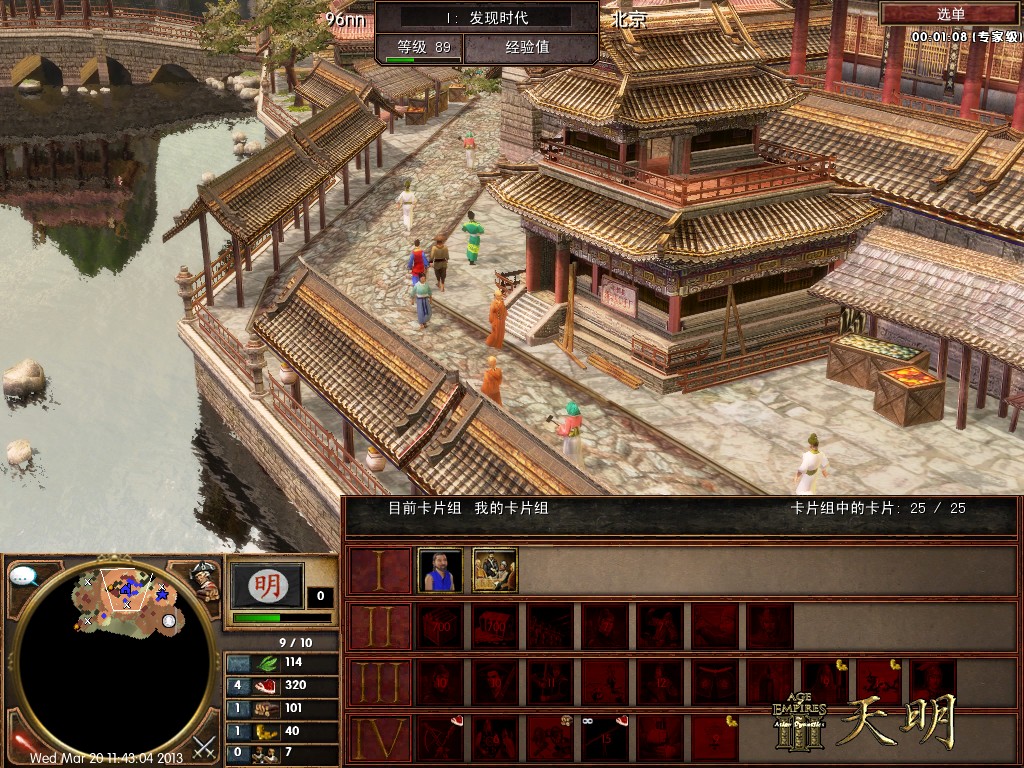The image size is (1024, 768).
Task: Click the Age IV numeral row header
Action: [x=379, y=739]
